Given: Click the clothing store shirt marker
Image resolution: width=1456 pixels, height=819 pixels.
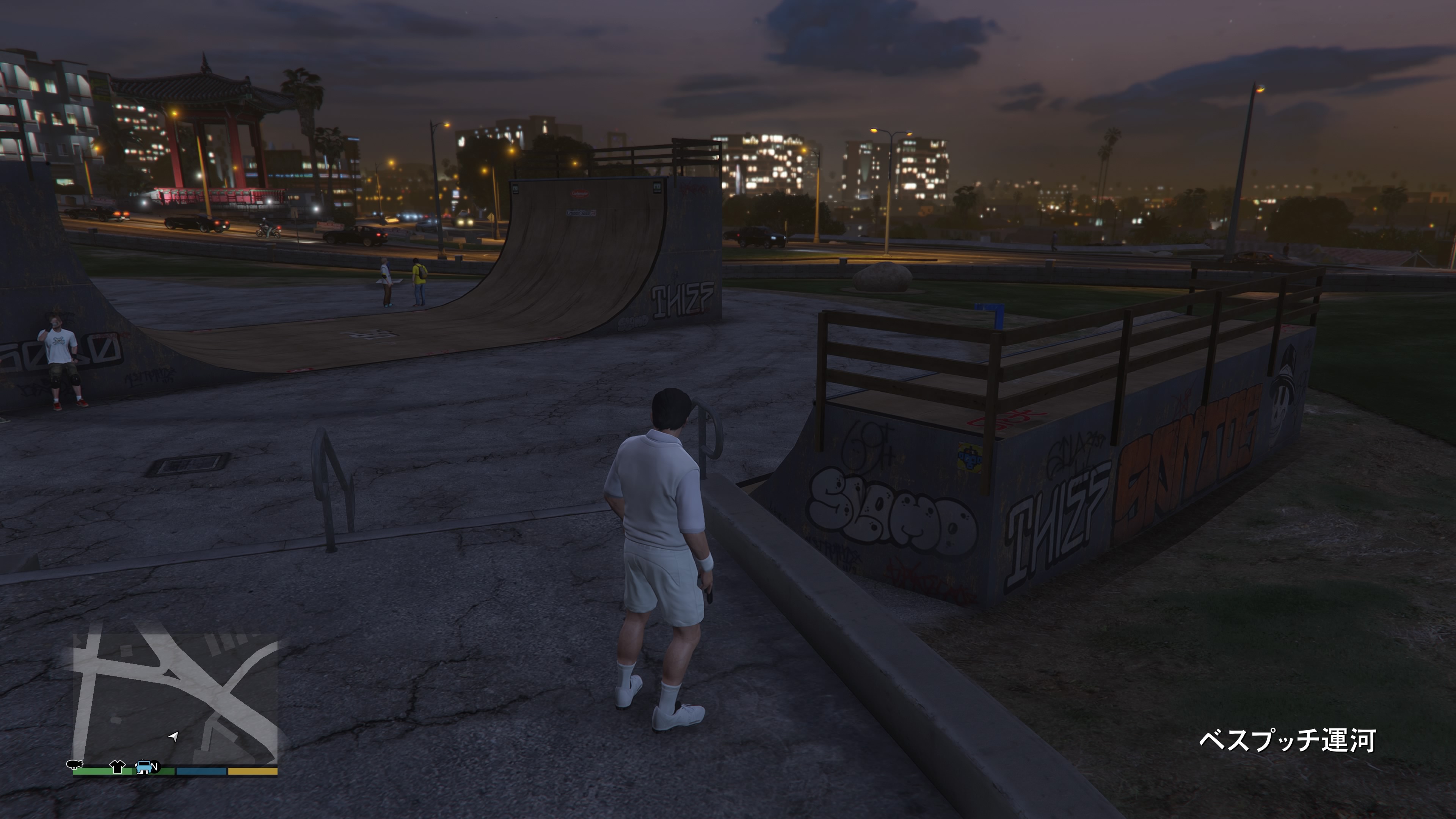Looking at the screenshot, I should [x=117, y=766].
